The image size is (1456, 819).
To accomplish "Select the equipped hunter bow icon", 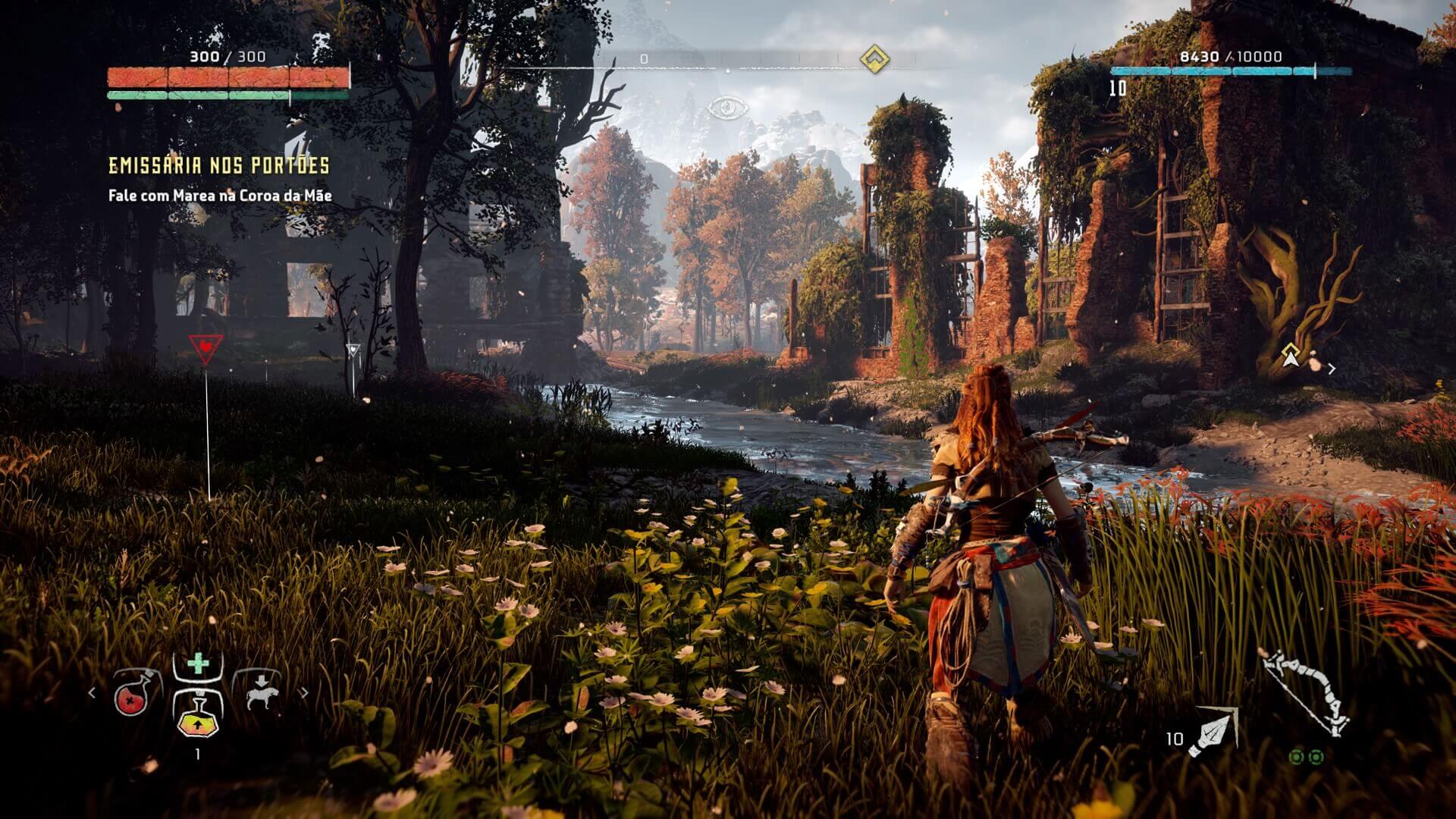I will tap(1306, 692).
